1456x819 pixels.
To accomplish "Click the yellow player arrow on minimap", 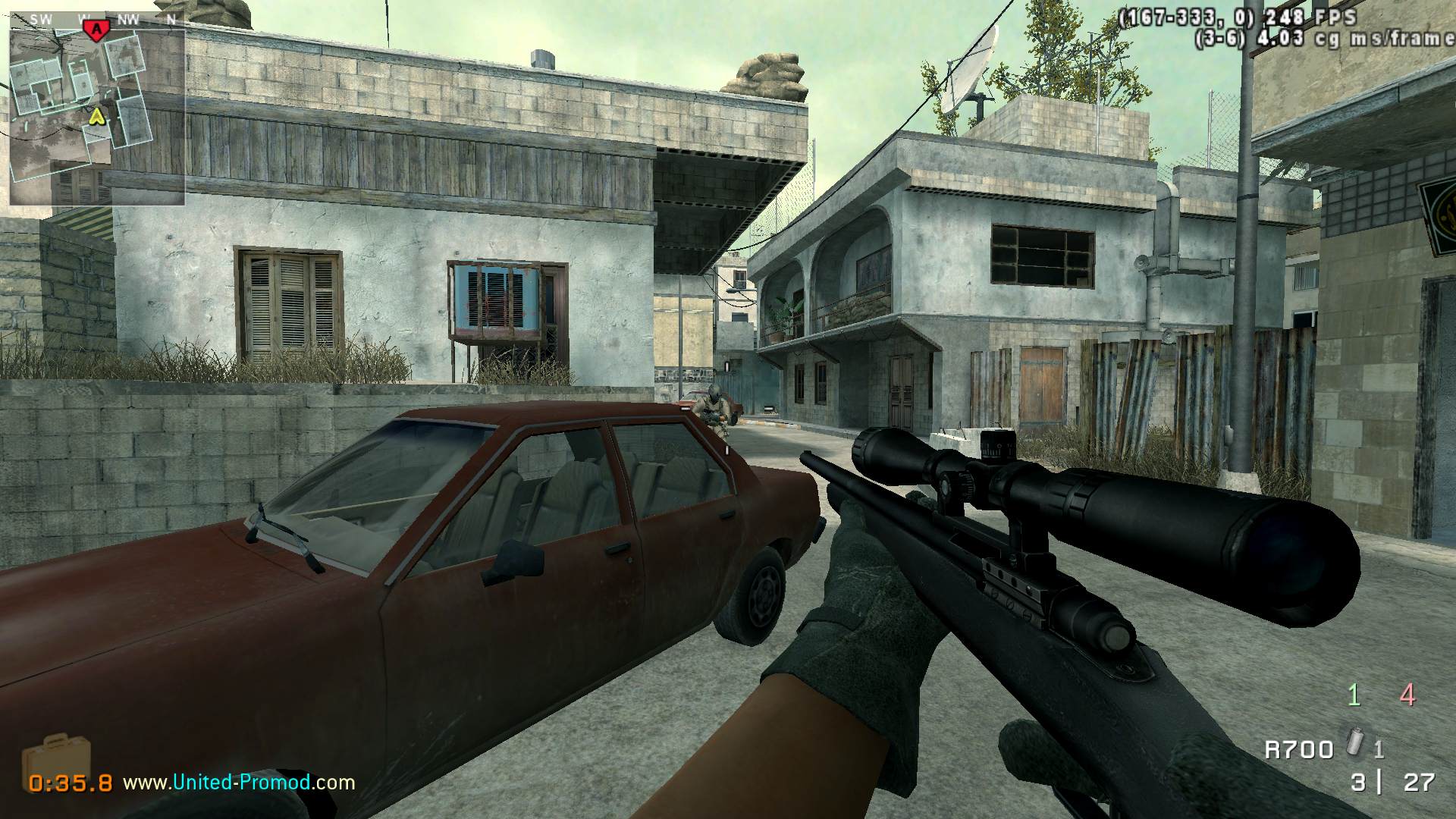I will pyautogui.click(x=96, y=116).
